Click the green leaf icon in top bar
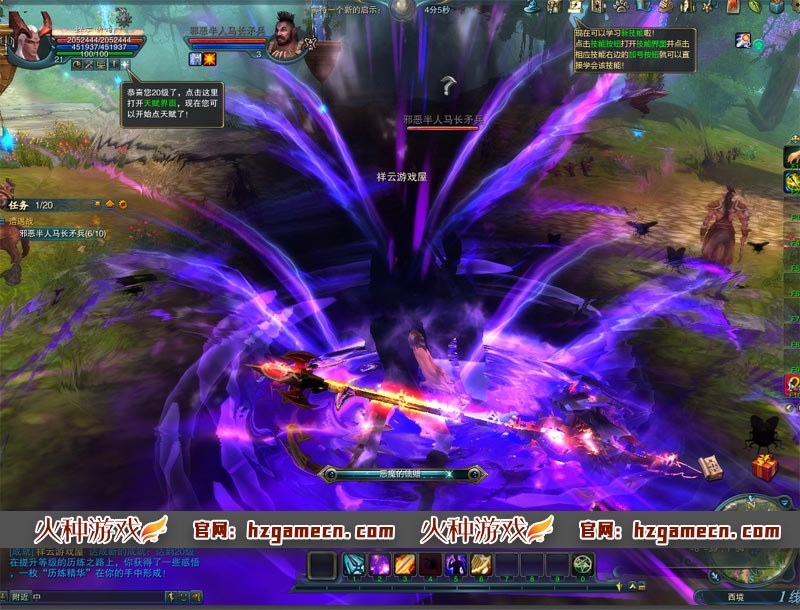This screenshot has height=610, width=800. pyautogui.click(x=753, y=7)
